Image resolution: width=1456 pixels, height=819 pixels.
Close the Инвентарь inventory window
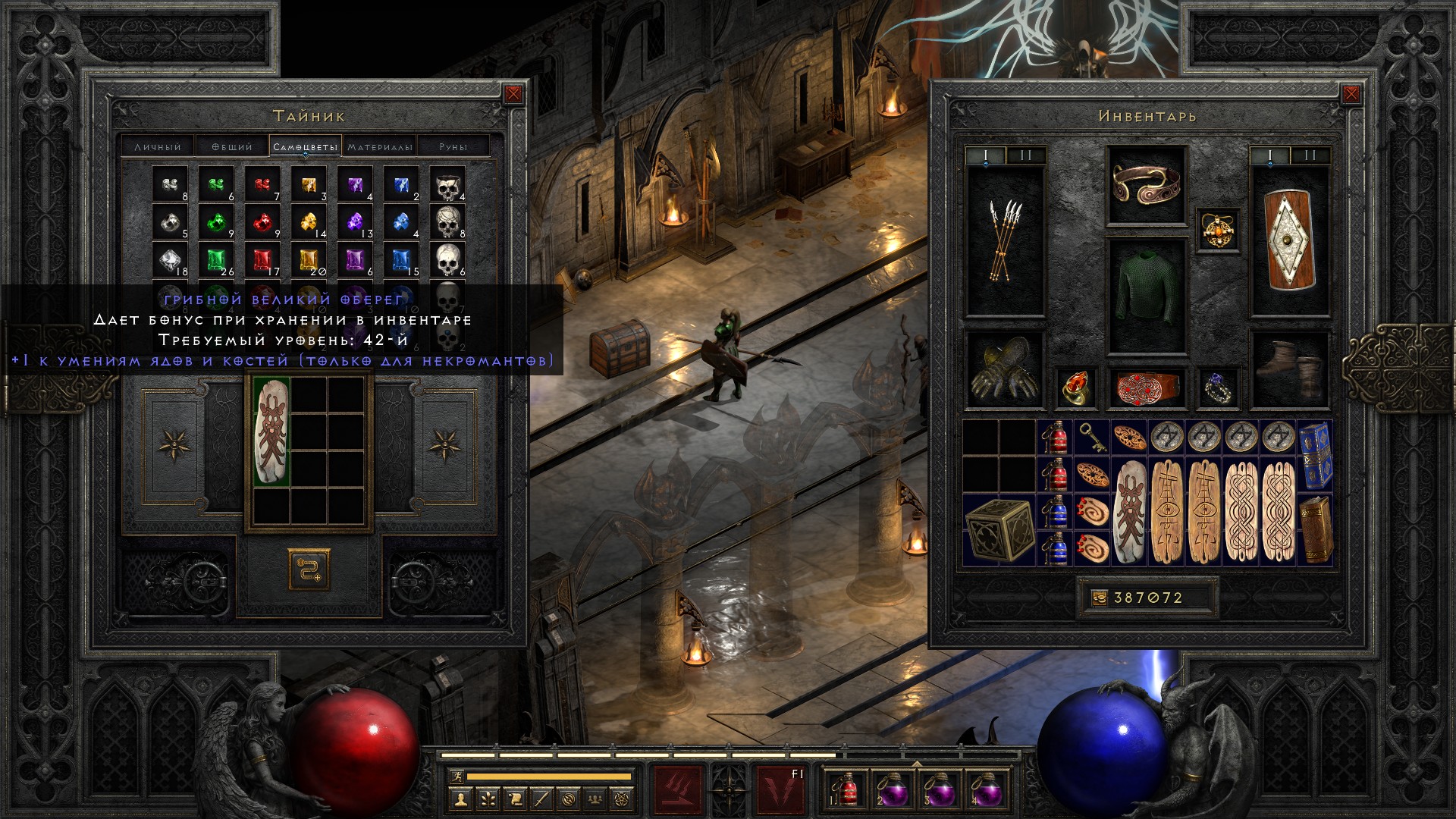pyautogui.click(x=1351, y=94)
